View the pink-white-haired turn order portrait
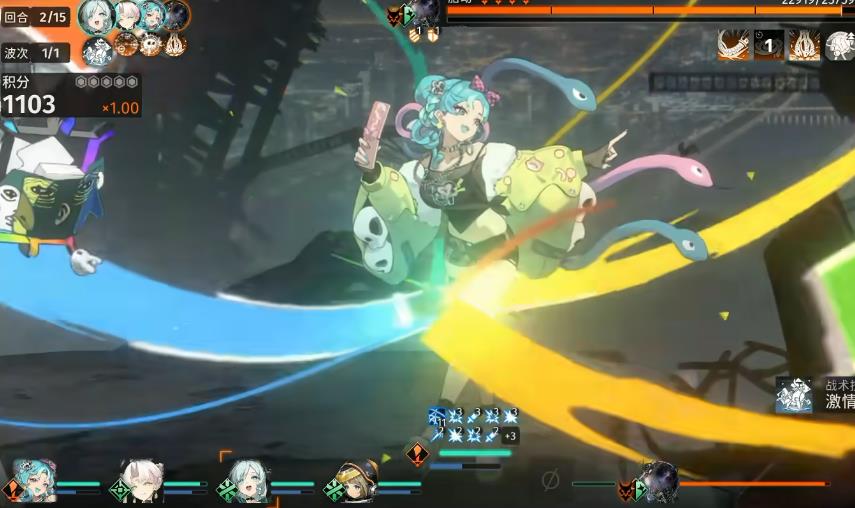 (x=125, y=14)
